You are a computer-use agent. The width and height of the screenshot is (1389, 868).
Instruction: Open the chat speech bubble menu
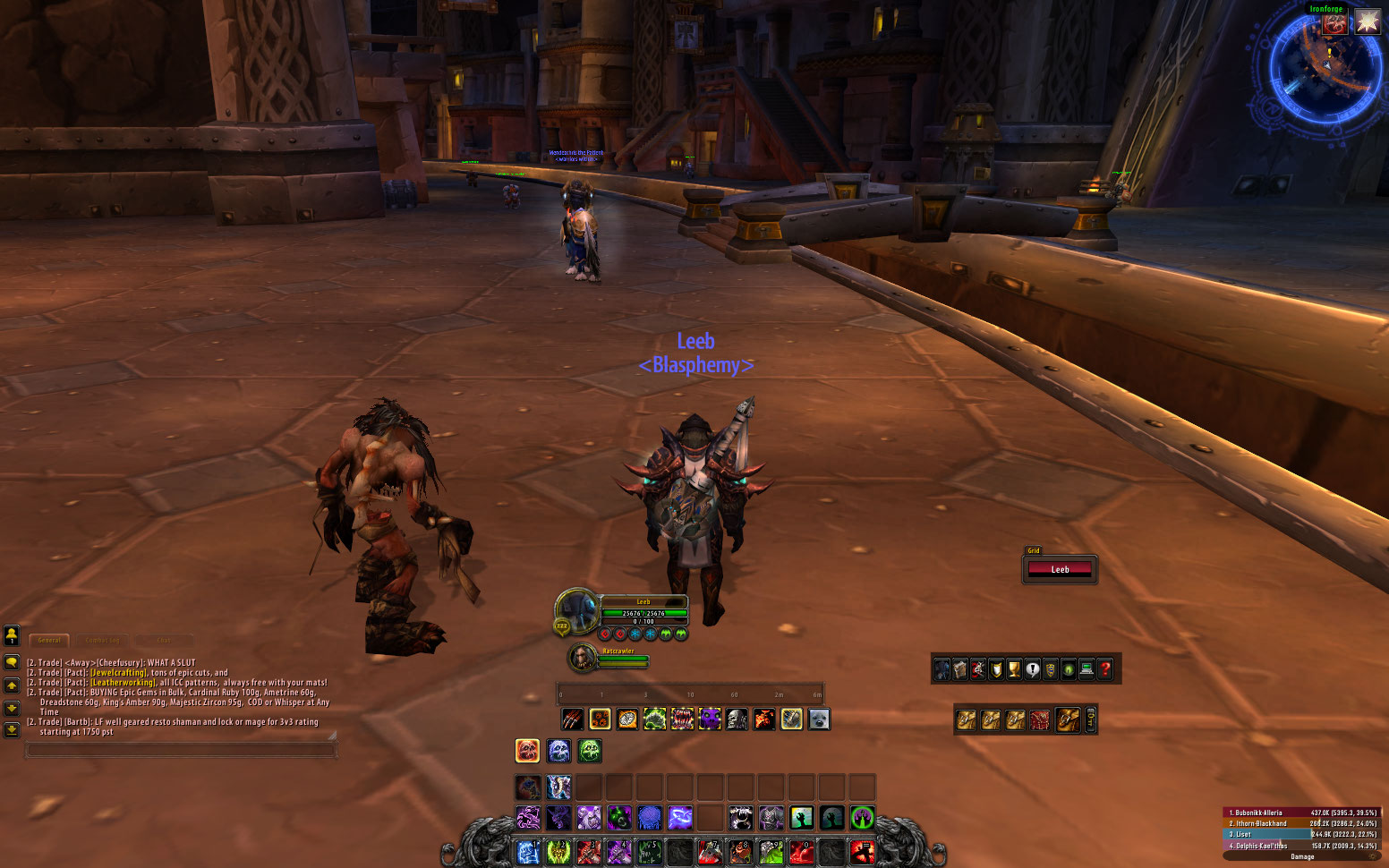click(x=12, y=662)
